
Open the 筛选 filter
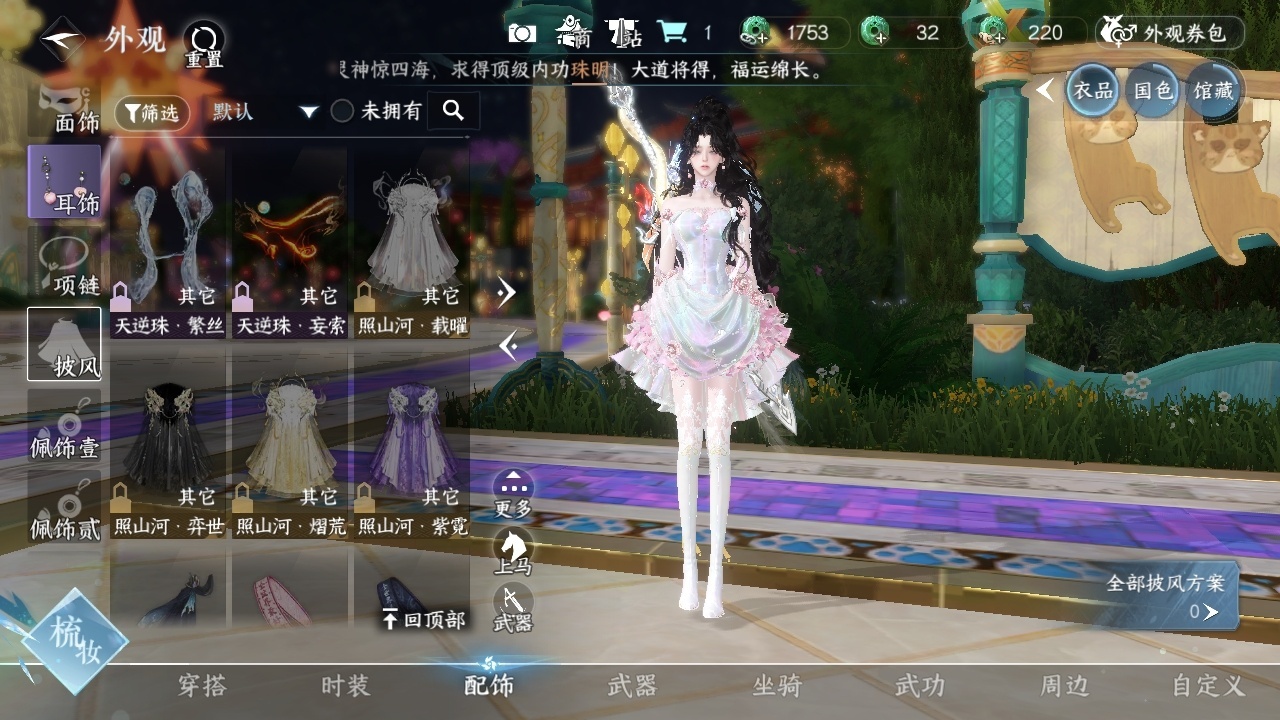tap(152, 113)
